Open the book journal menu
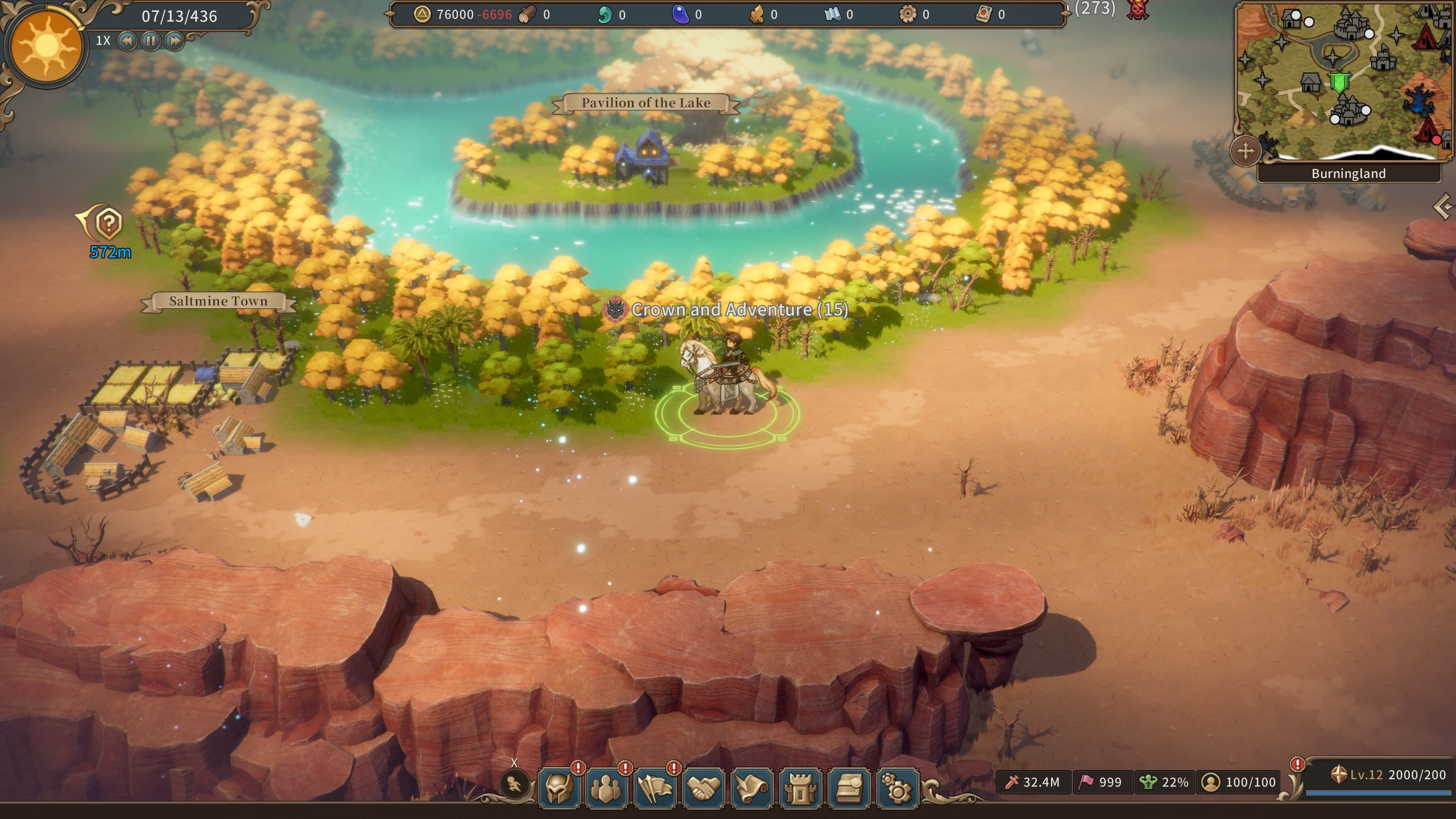Image resolution: width=1456 pixels, height=819 pixels. click(x=849, y=788)
